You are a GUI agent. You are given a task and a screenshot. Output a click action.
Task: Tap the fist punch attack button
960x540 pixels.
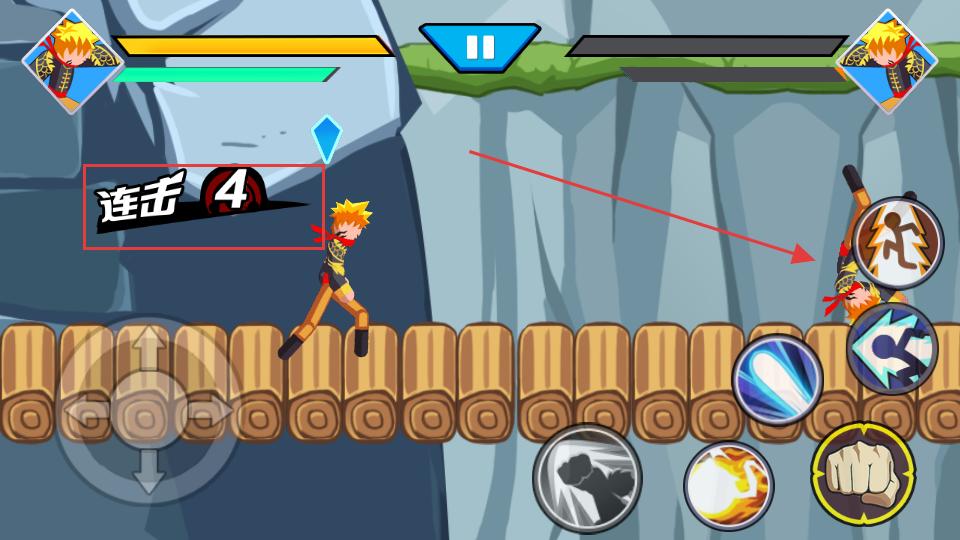coord(863,474)
